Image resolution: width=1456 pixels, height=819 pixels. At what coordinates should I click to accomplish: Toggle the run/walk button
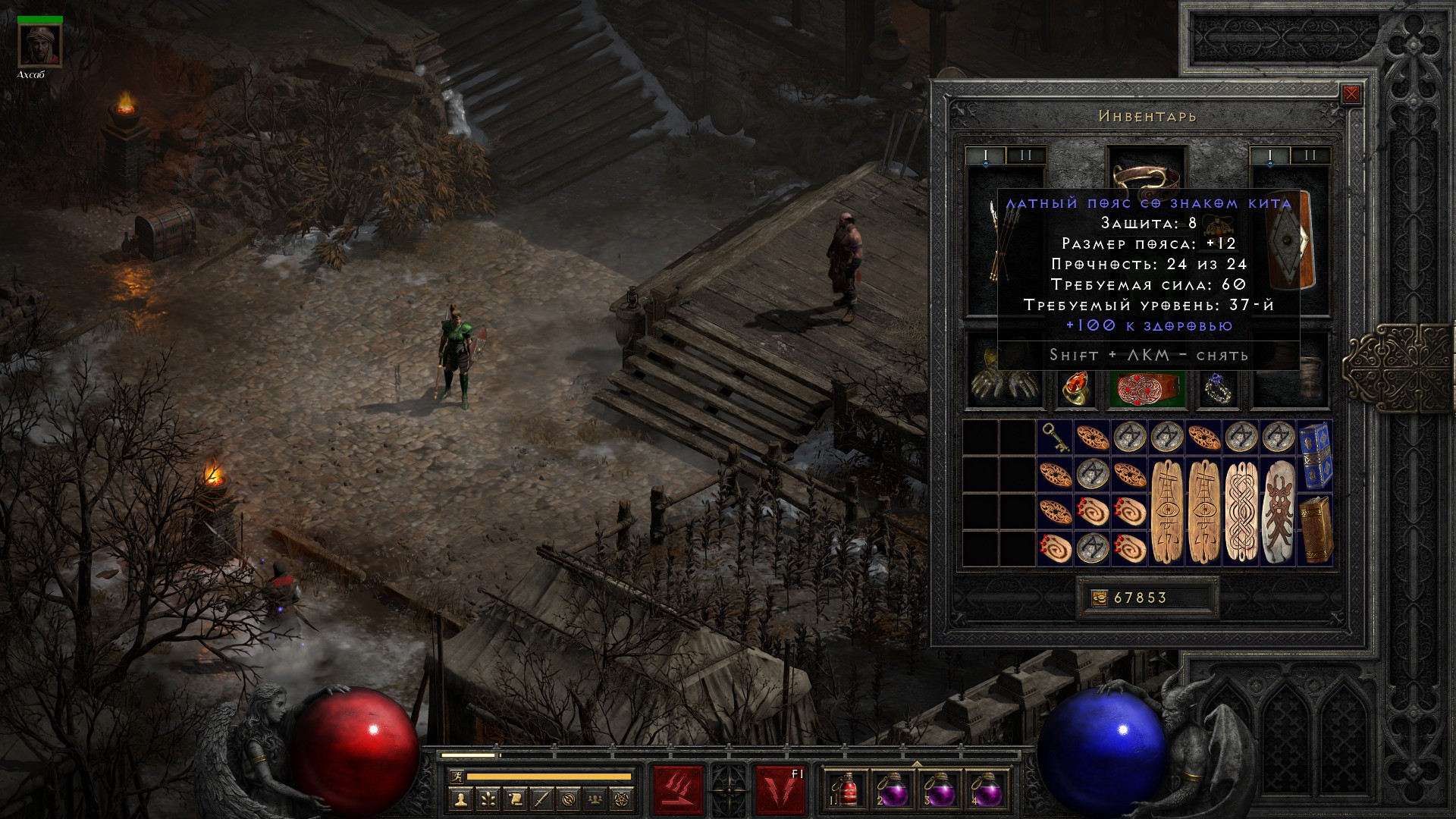point(456,777)
